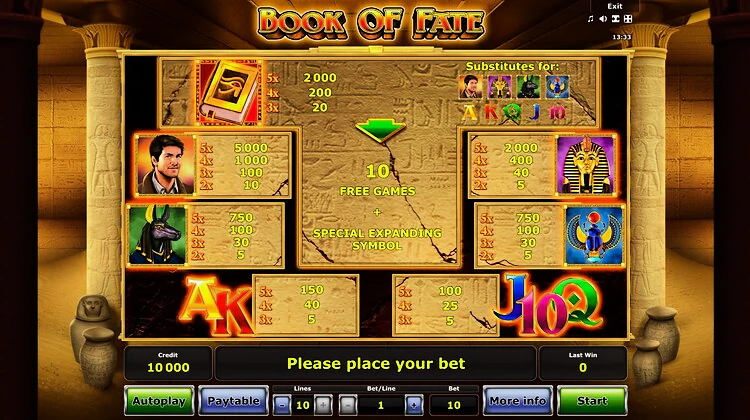The image size is (750, 420).
Task: Mute sound with the speaker icon
Action: 604,19
